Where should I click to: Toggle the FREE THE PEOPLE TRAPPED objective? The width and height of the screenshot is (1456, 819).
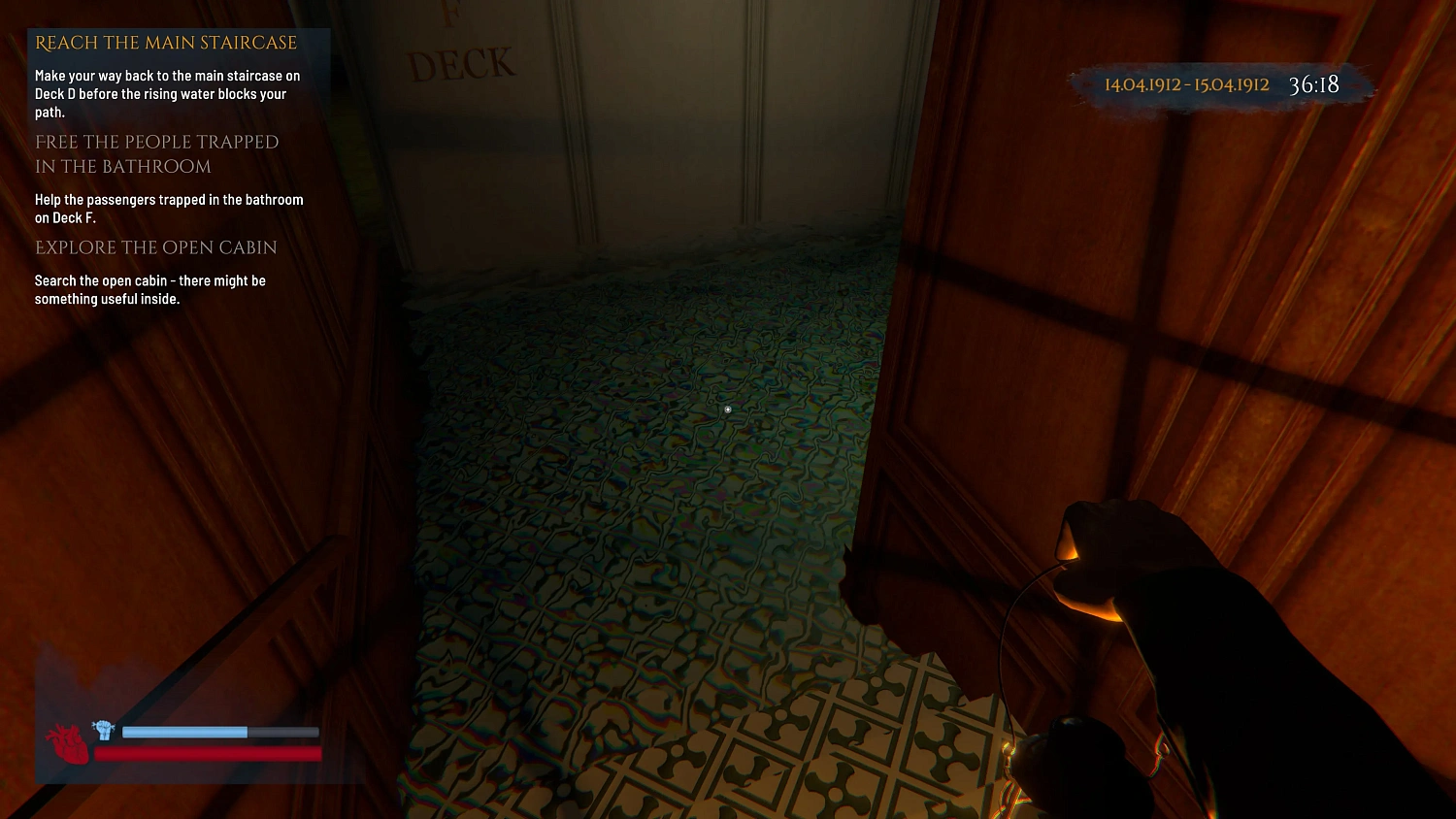[156, 153]
